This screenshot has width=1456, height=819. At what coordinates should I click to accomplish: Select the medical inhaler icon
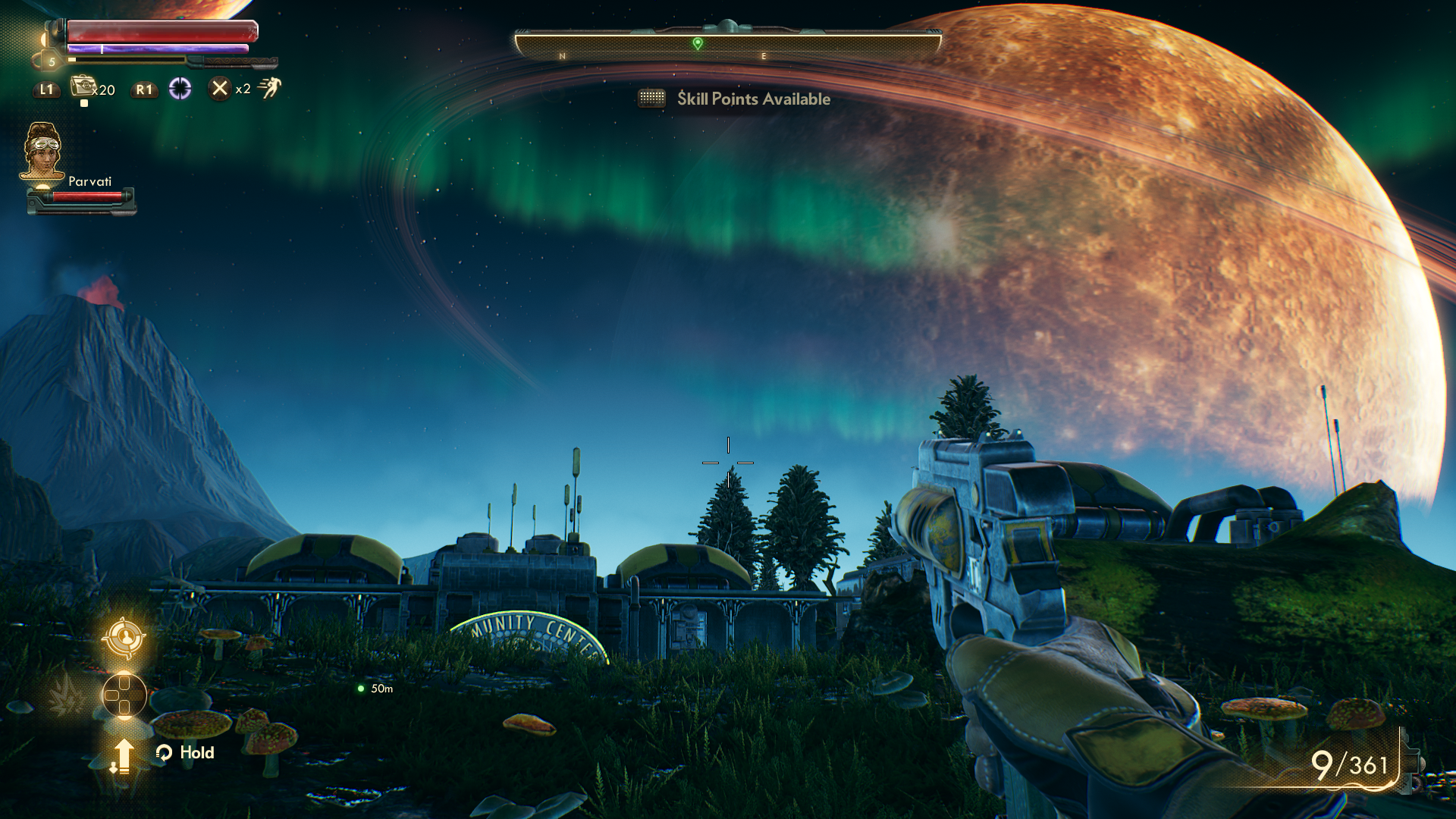pos(83,87)
